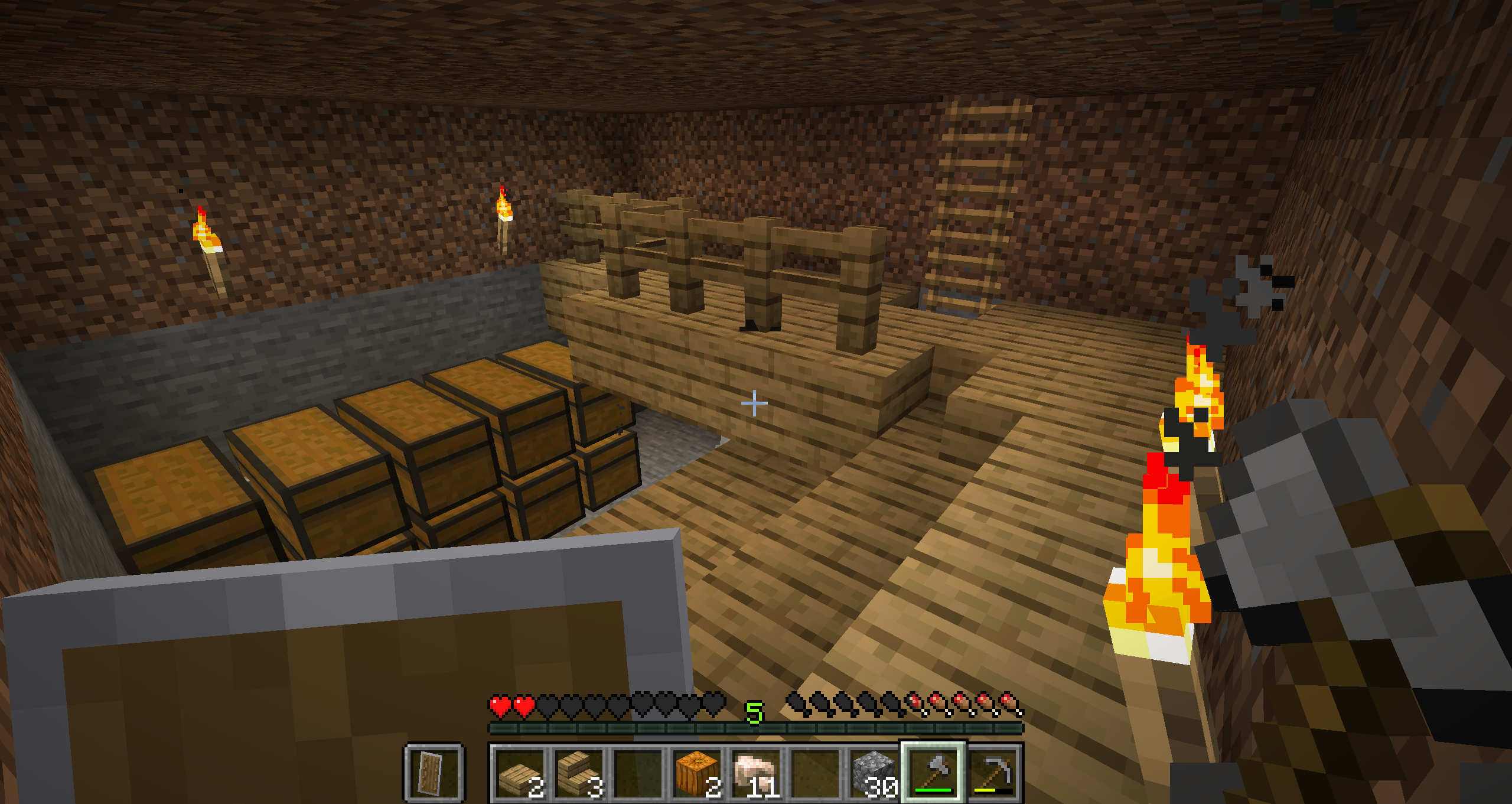Screen dimensions: 1512x804
Task: Choose the pumpkin stack in the hotbar
Action: tap(697, 773)
